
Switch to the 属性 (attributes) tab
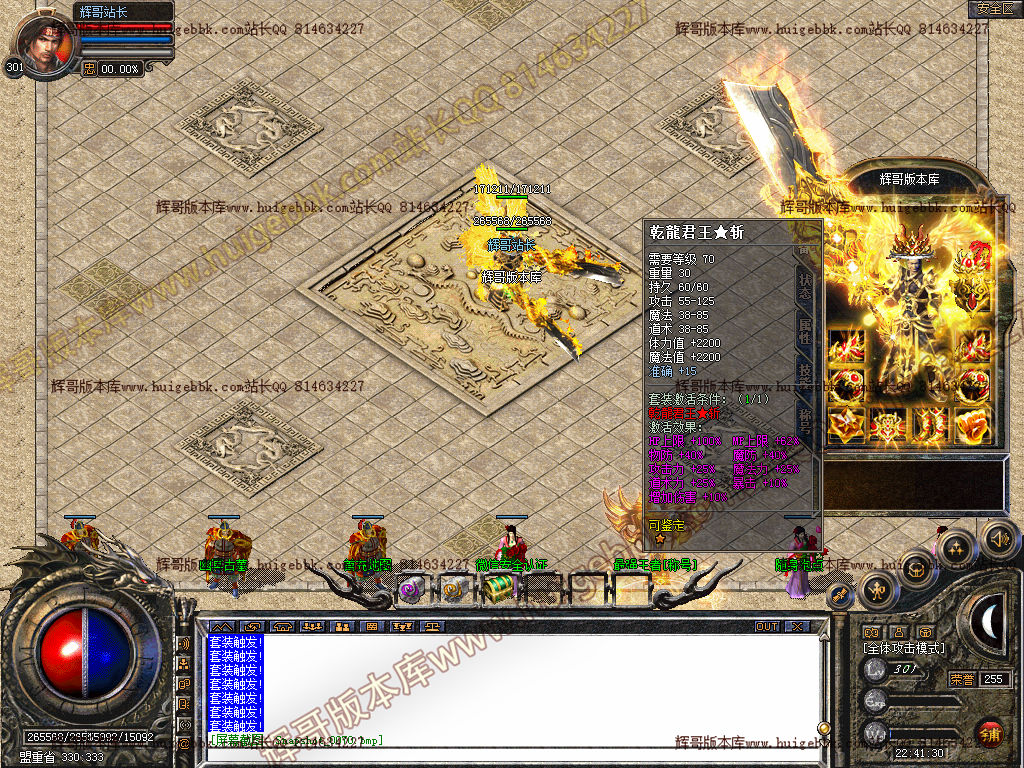click(806, 330)
